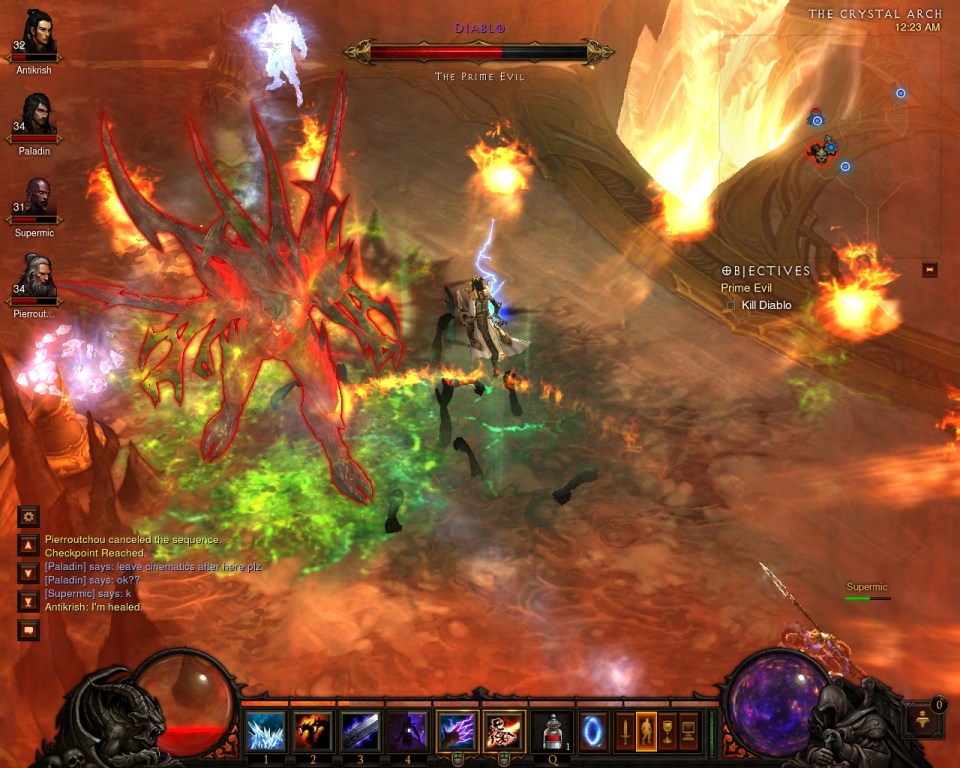Activate the ice shard skill in slot 1
The height and width of the screenshot is (768, 960).
(266, 731)
